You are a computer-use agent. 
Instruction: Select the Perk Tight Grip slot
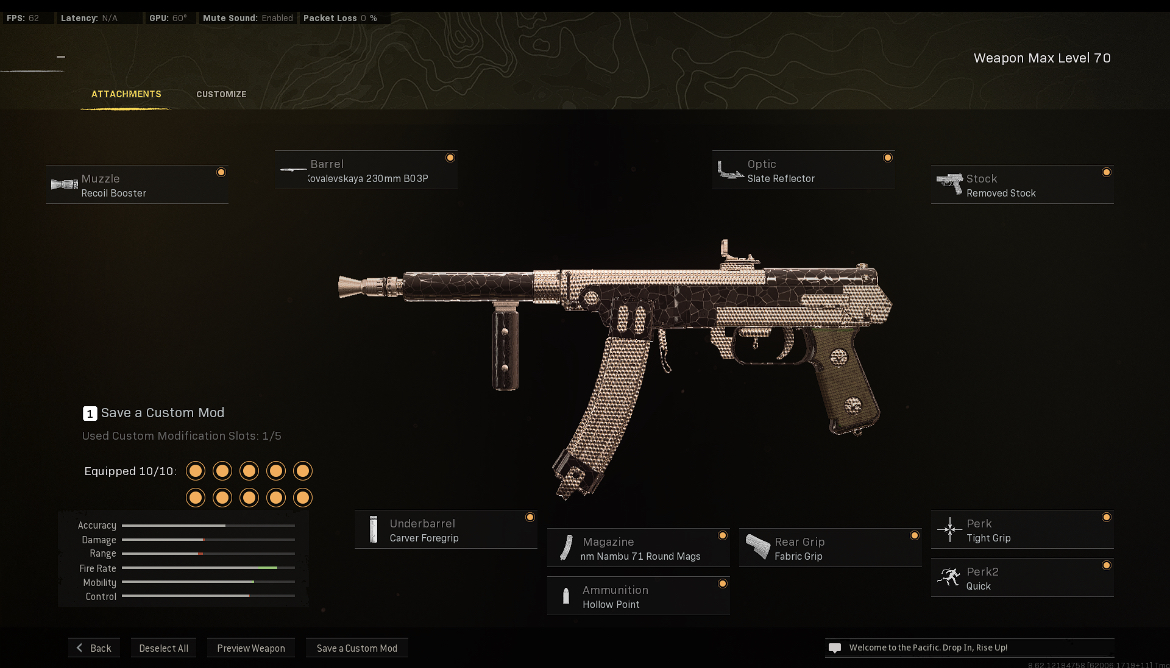point(1022,530)
